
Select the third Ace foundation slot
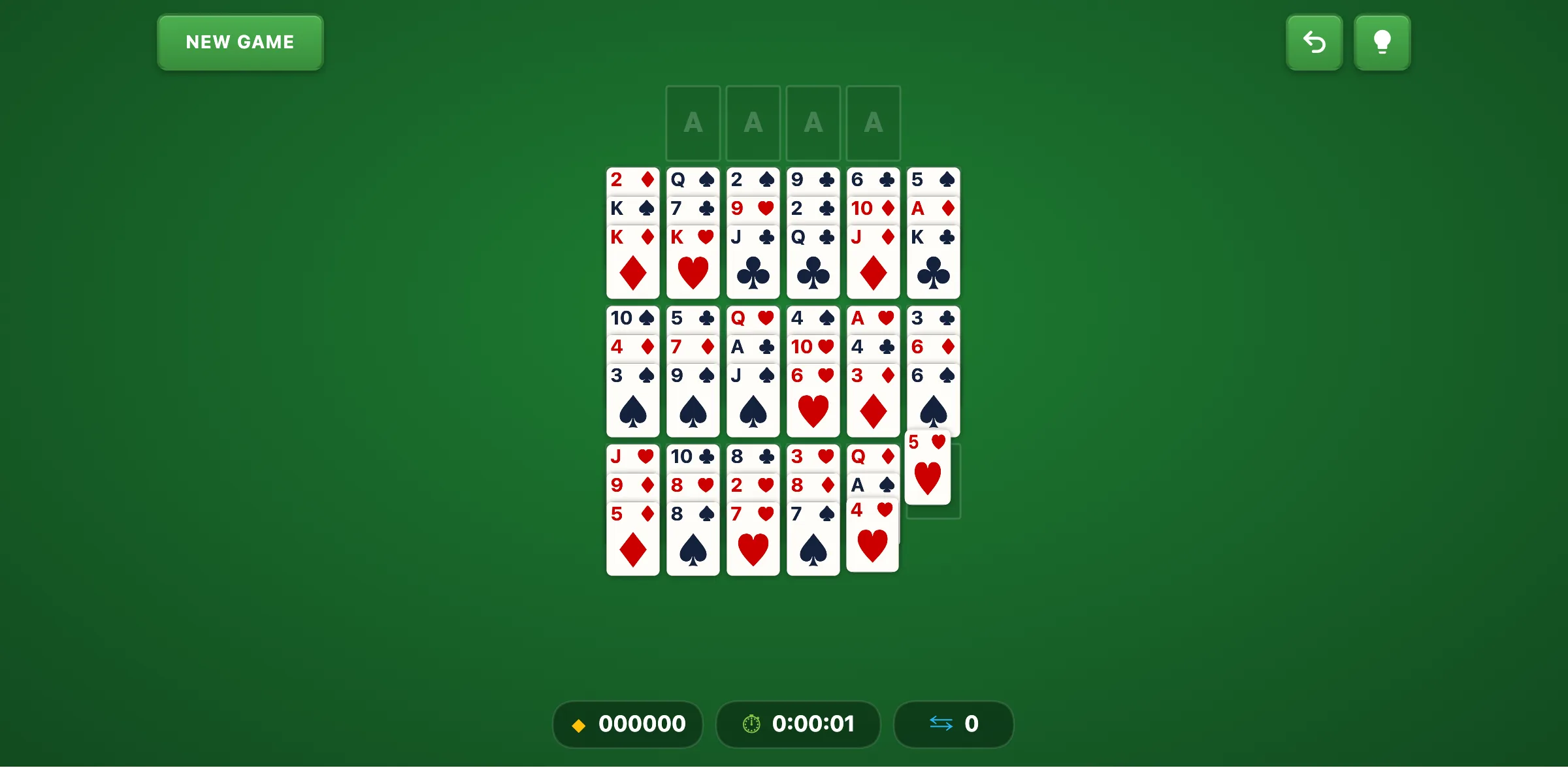813,123
